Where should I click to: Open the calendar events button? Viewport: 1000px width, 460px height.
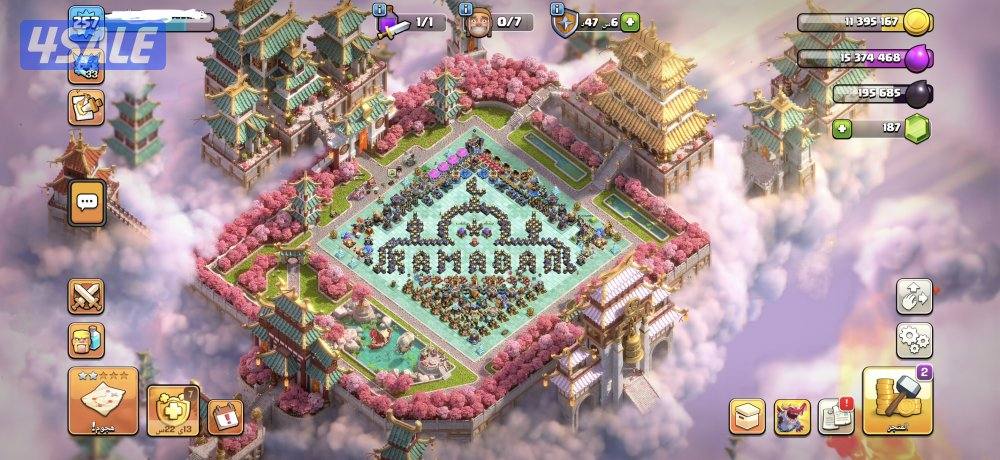[x=225, y=416]
